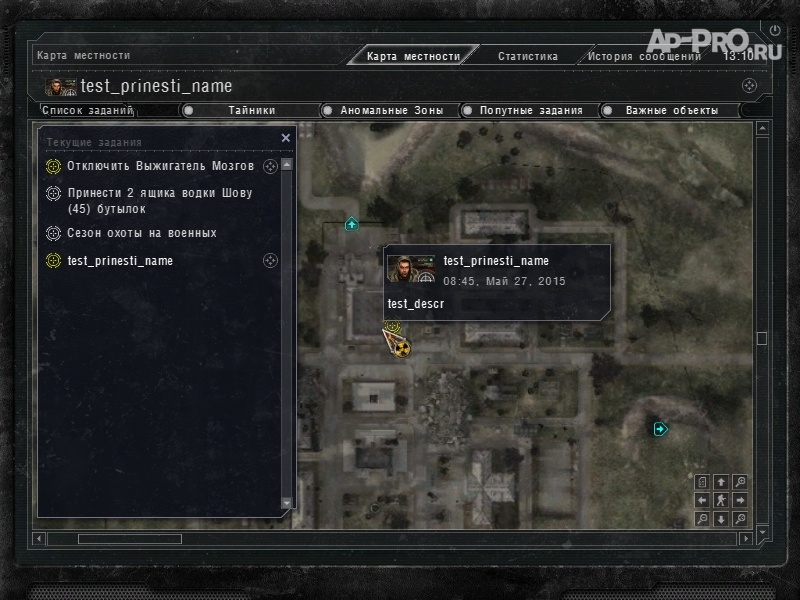Select the Карта местности tab
Screen dimensions: 800x600
tap(413, 56)
